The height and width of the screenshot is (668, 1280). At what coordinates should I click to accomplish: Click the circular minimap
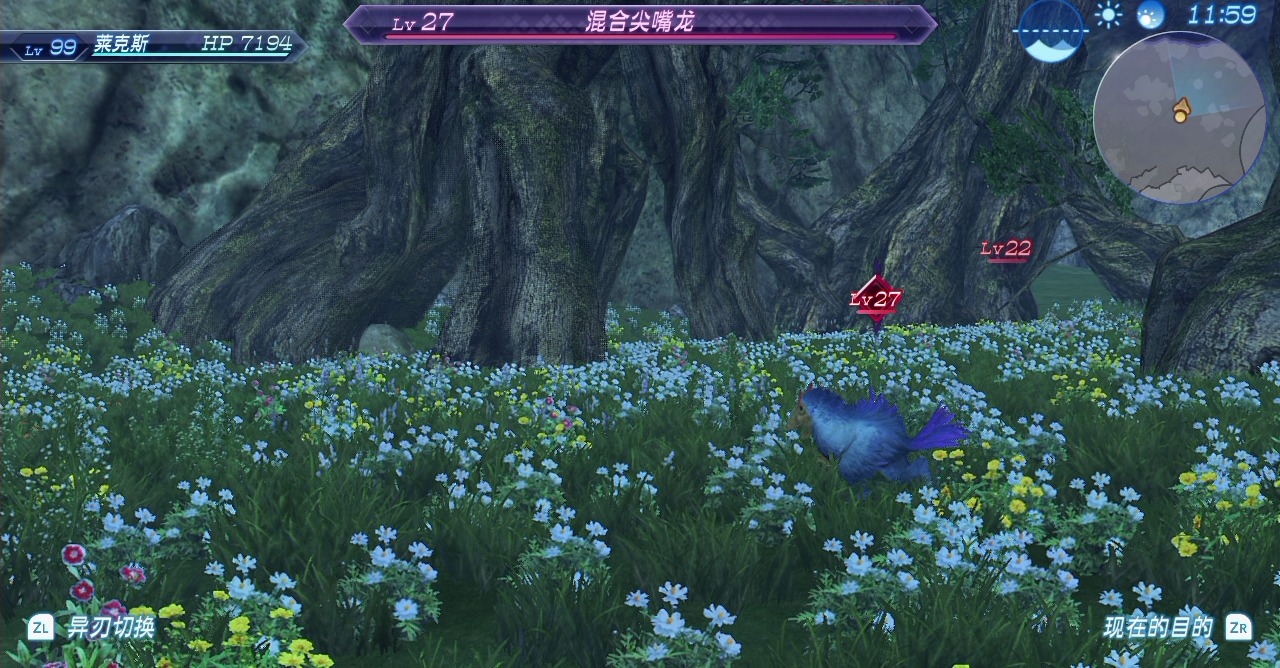point(1180,118)
